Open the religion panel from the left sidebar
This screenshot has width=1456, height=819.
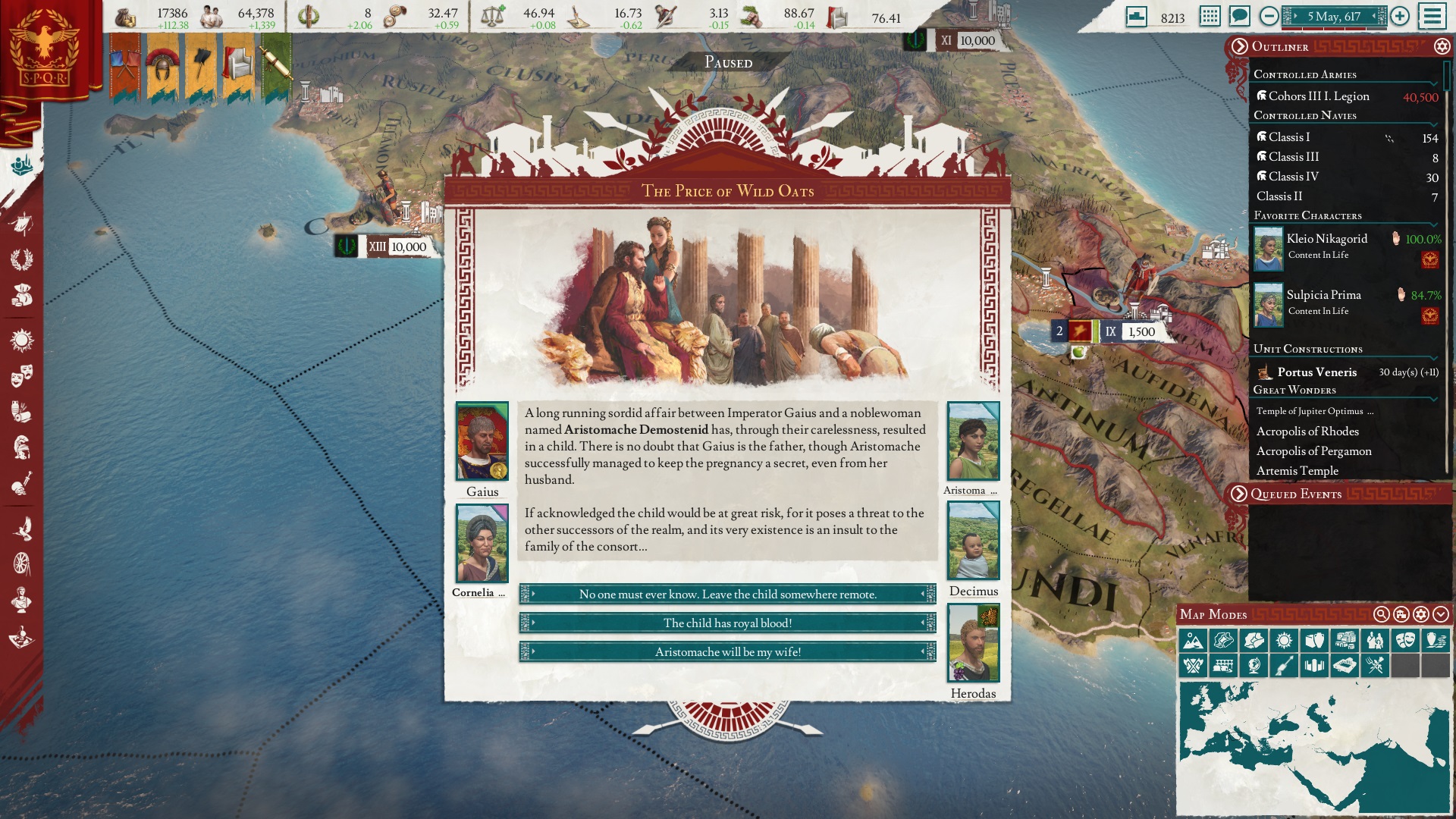(x=24, y=338)
